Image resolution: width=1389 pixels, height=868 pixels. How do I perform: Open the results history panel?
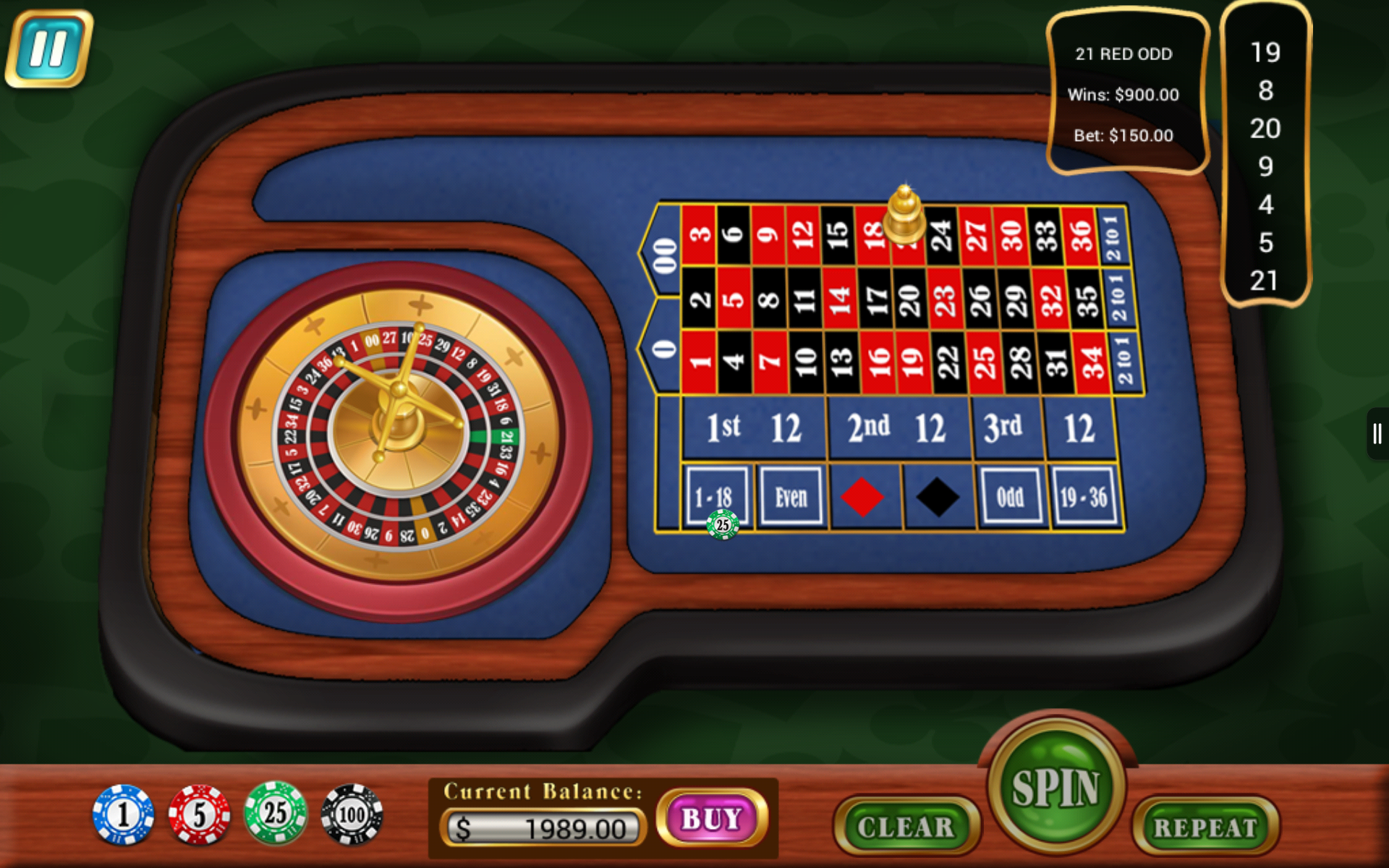[x=1267, y=159]
